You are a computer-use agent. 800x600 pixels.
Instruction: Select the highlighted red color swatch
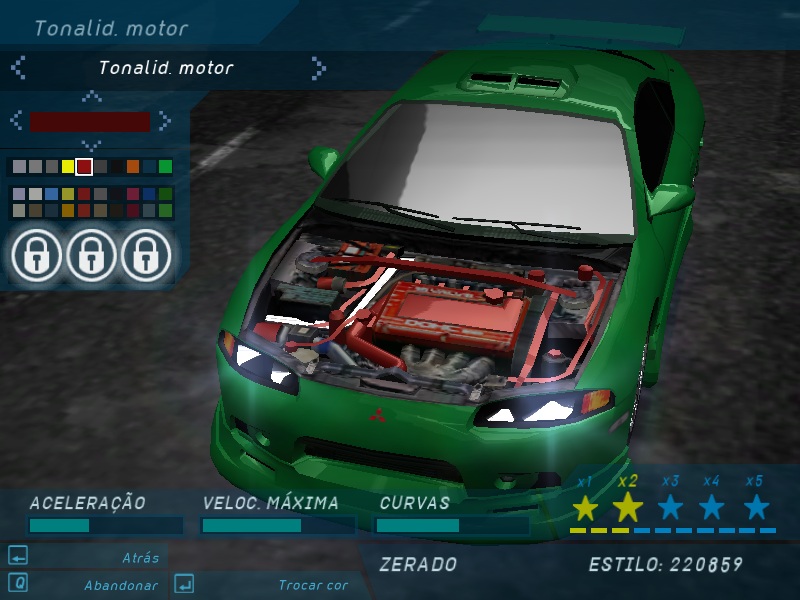pos(84,166)
